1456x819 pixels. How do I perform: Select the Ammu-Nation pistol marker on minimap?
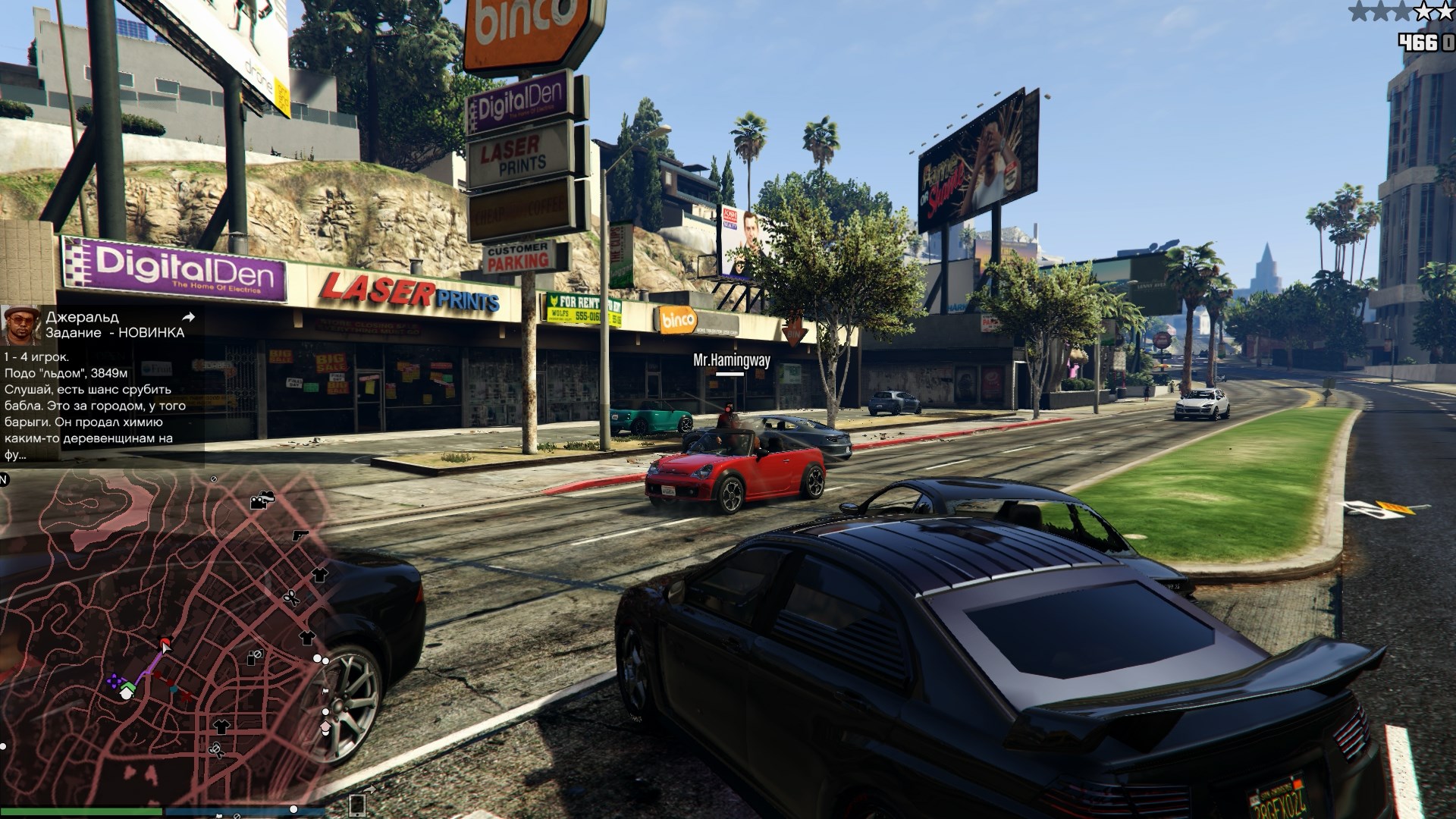tap(300, 535)
